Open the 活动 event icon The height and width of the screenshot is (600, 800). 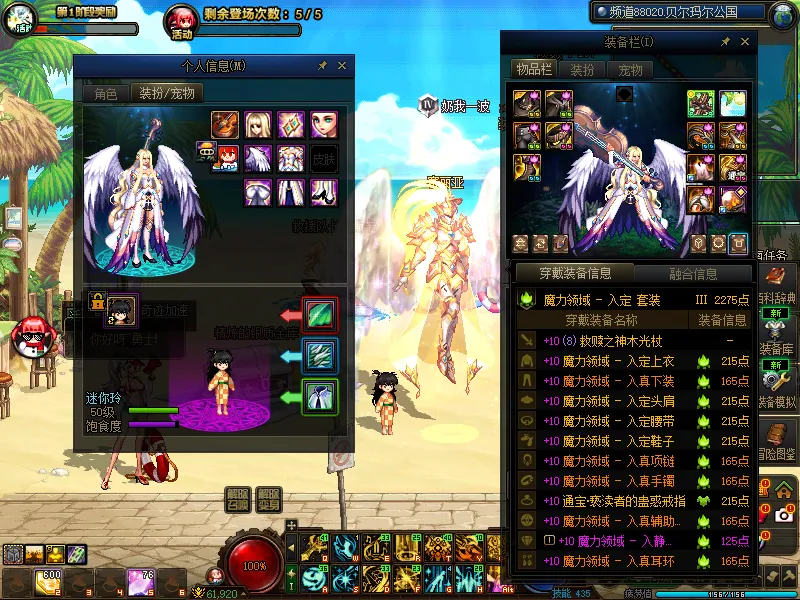[x=181, y=22]
